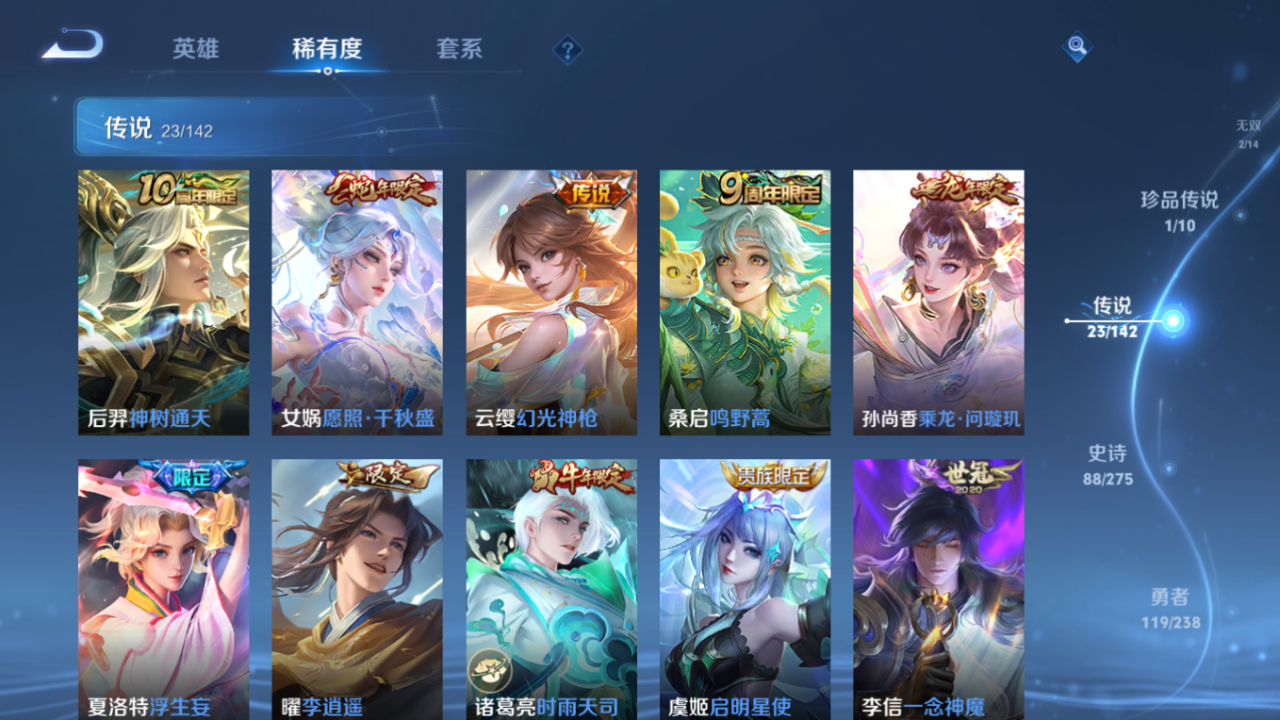Viewport: 1280px width, 720px height.
Task: Jump to the 勇者 119/238 category
Action: [1172, 608]
